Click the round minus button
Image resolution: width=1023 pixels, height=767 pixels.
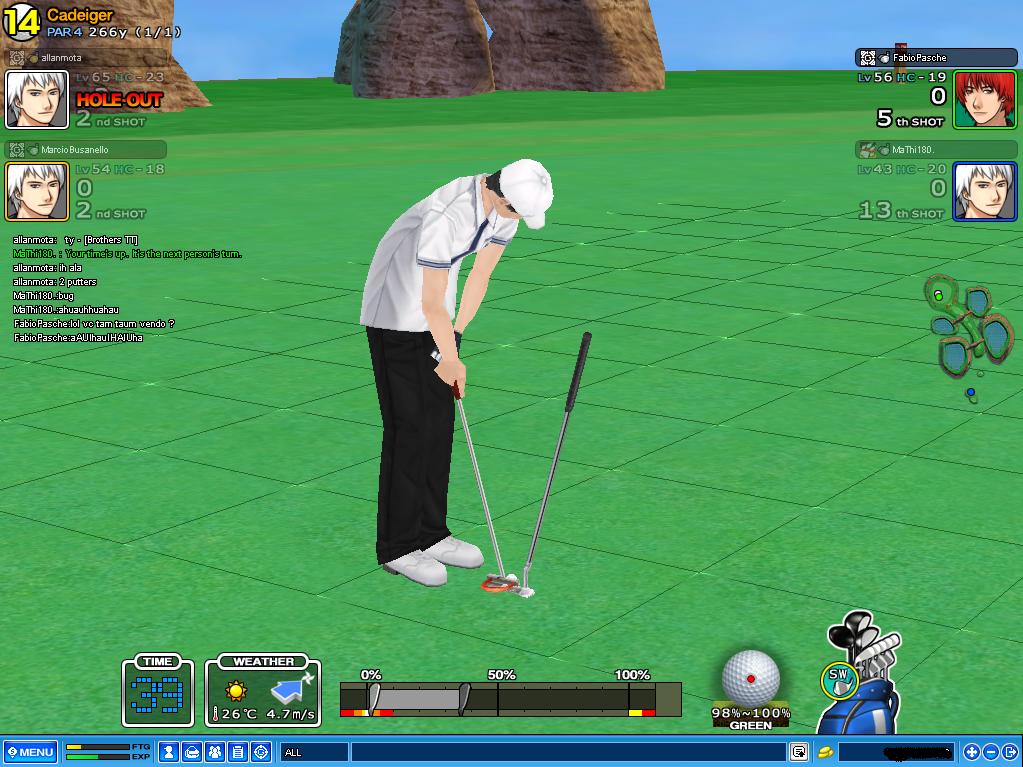(990, 752)
